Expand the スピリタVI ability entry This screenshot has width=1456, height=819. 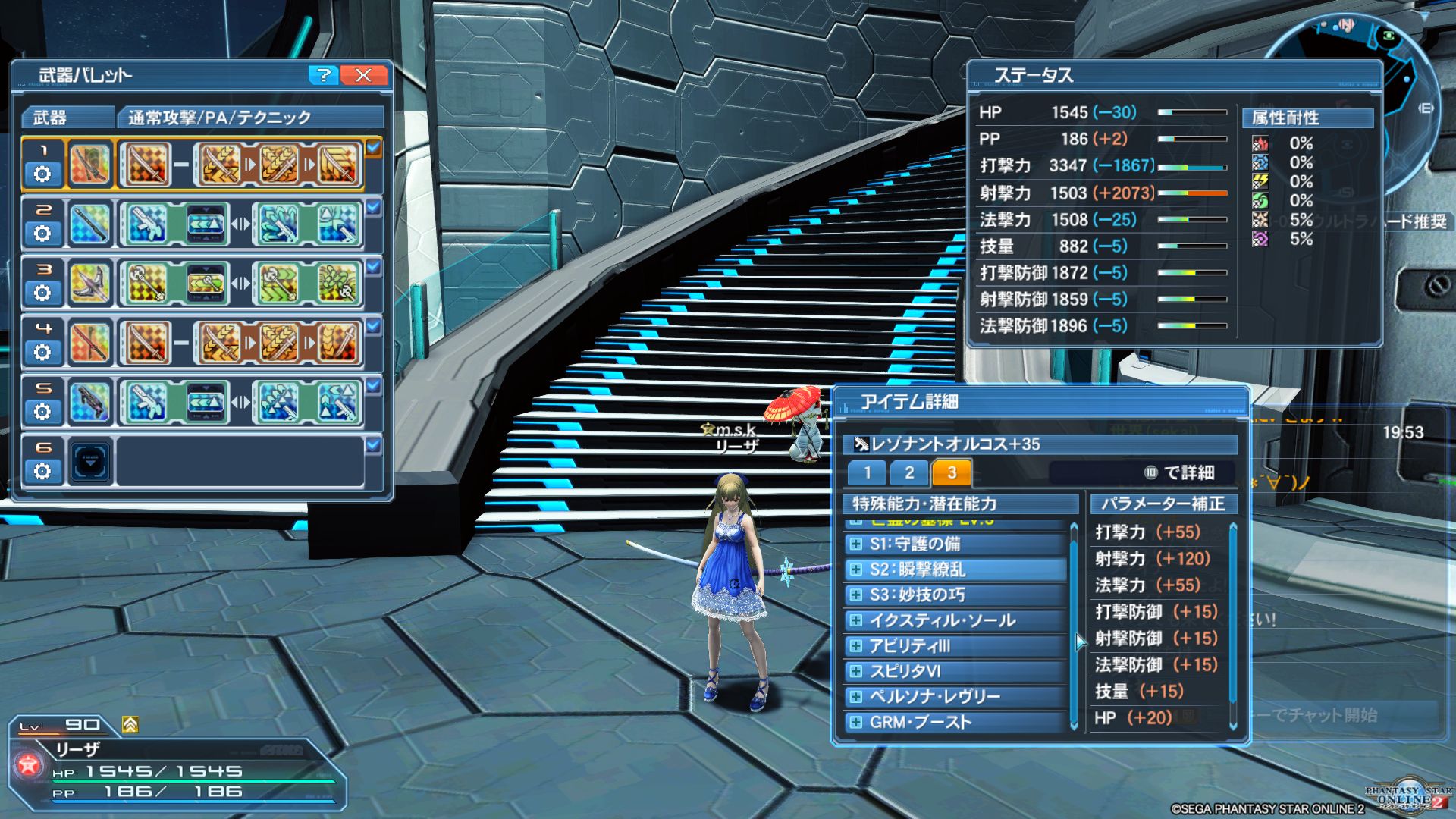856,671
